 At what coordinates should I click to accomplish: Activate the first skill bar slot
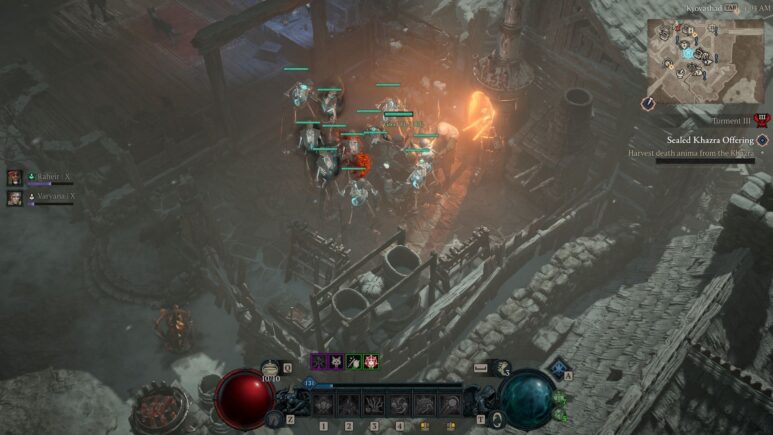pos(324,404)
